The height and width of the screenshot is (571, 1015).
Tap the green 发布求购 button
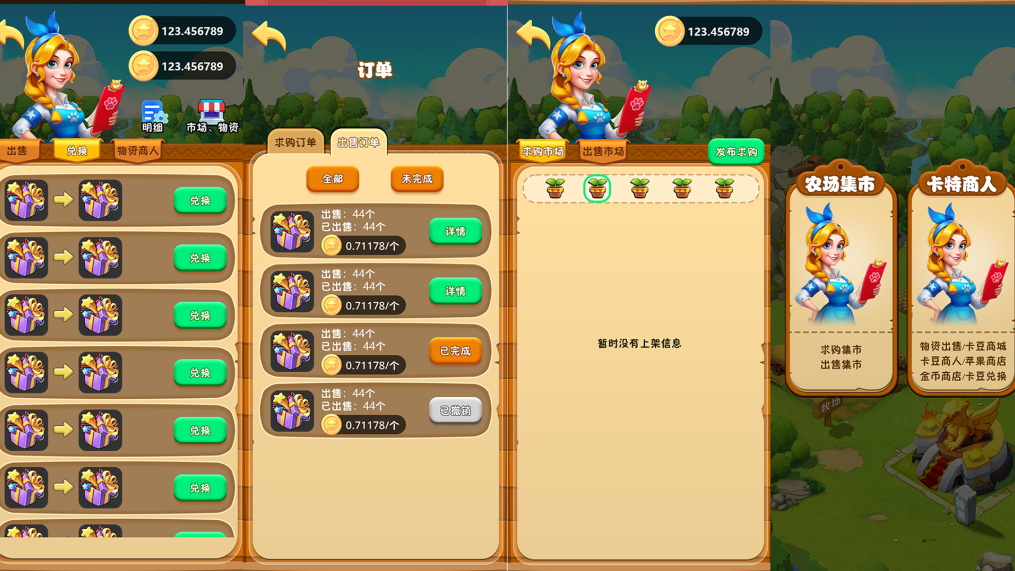[736, 152]
